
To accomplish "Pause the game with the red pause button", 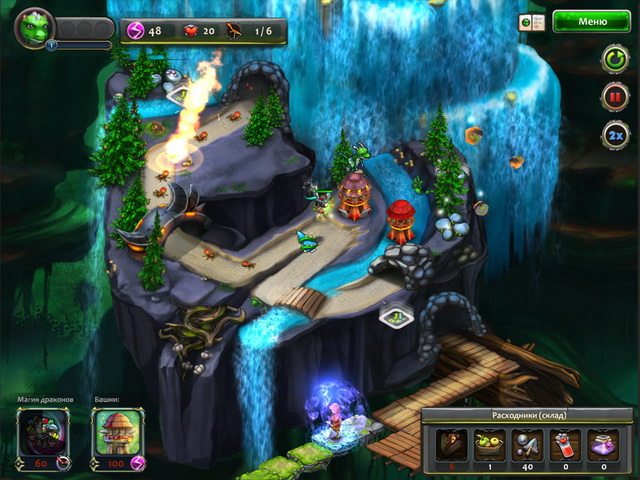I will pos(614,97).
